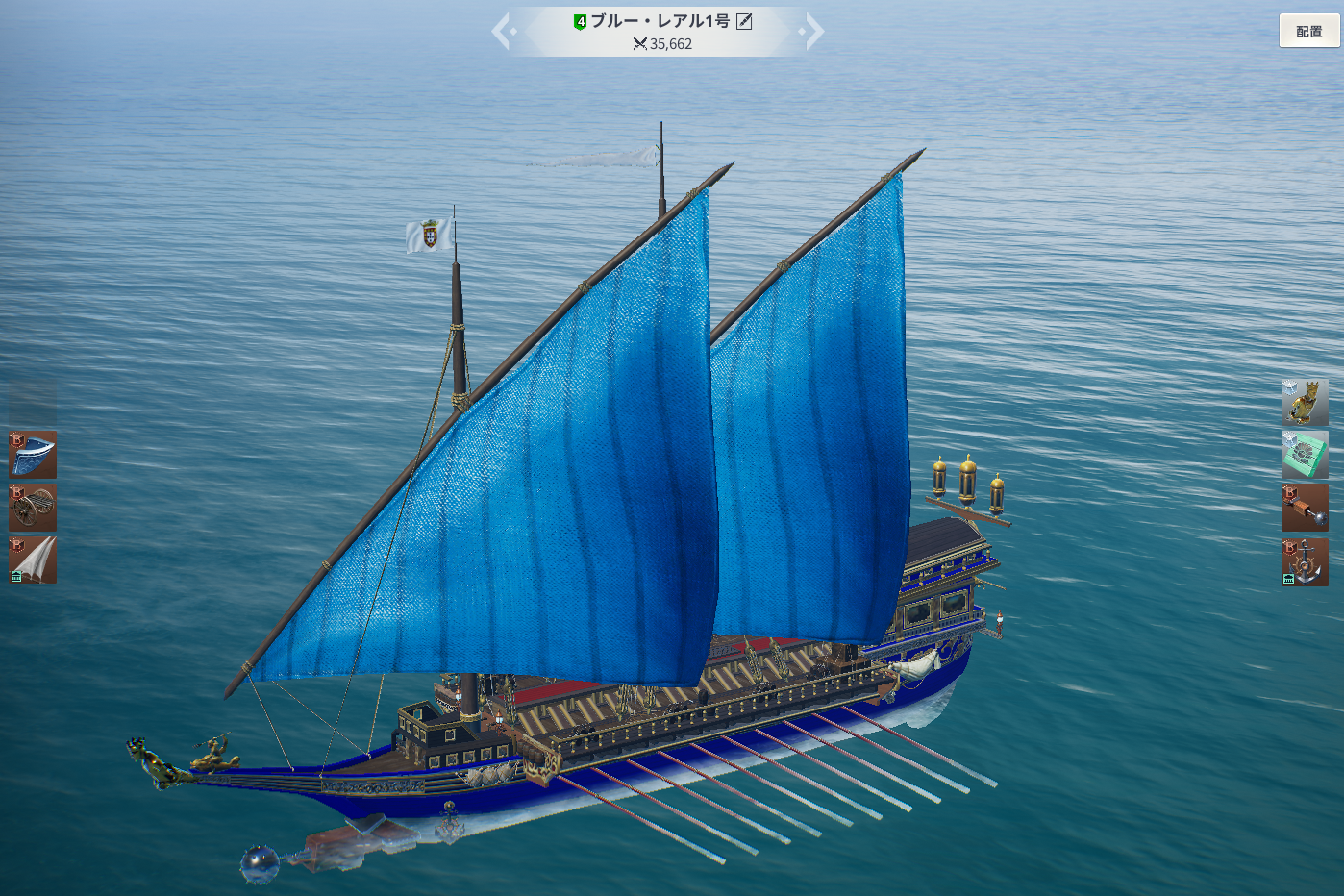Screen dimensions: 1344x896
Task: Show the next ship with right arrow
Action: [x=813, y=31]
